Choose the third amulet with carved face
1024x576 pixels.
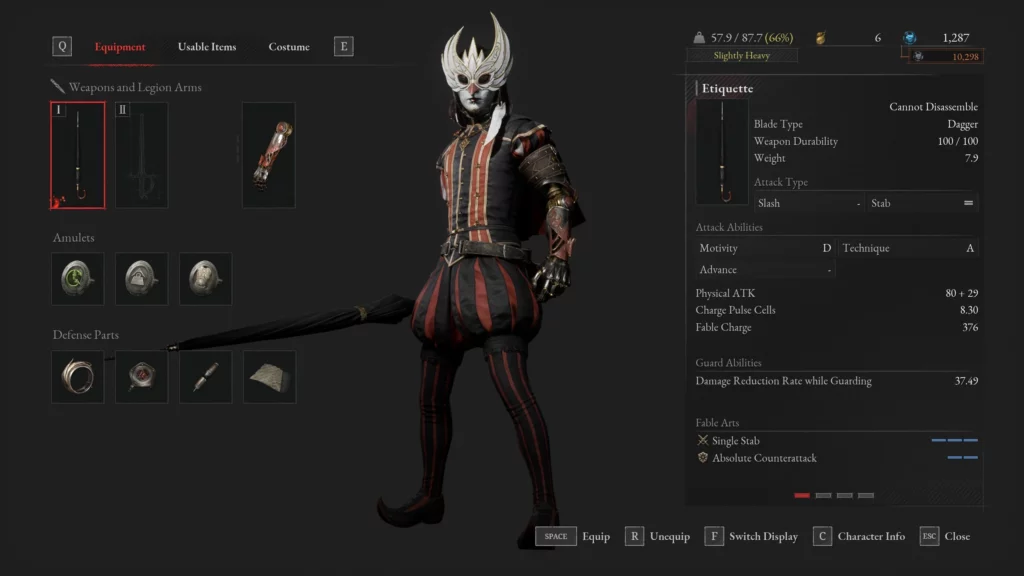tap(206, 278)
